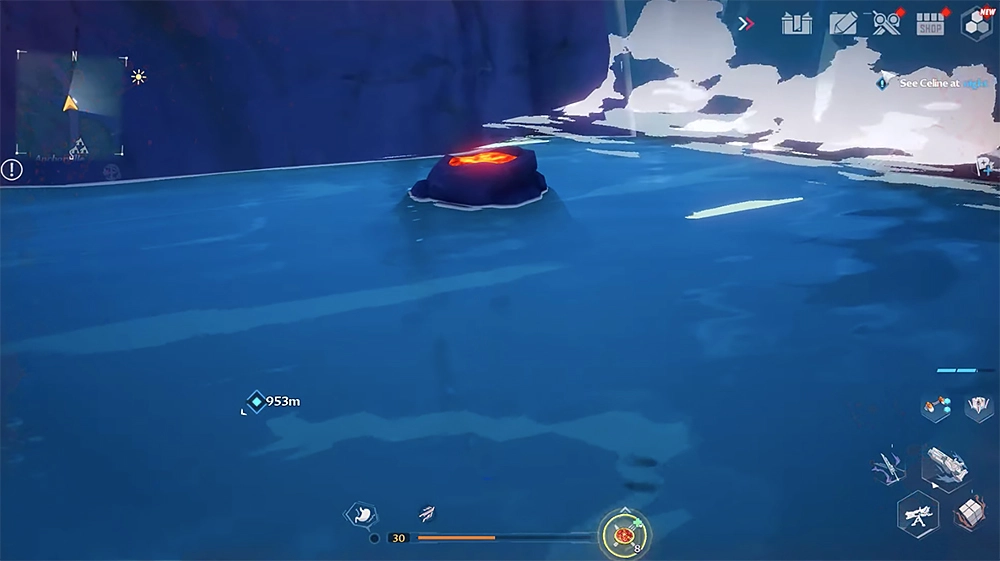Select the 'See Celine at night' quest tracker
Screen dimensions: 1000x561
click(x=928, y=84)
